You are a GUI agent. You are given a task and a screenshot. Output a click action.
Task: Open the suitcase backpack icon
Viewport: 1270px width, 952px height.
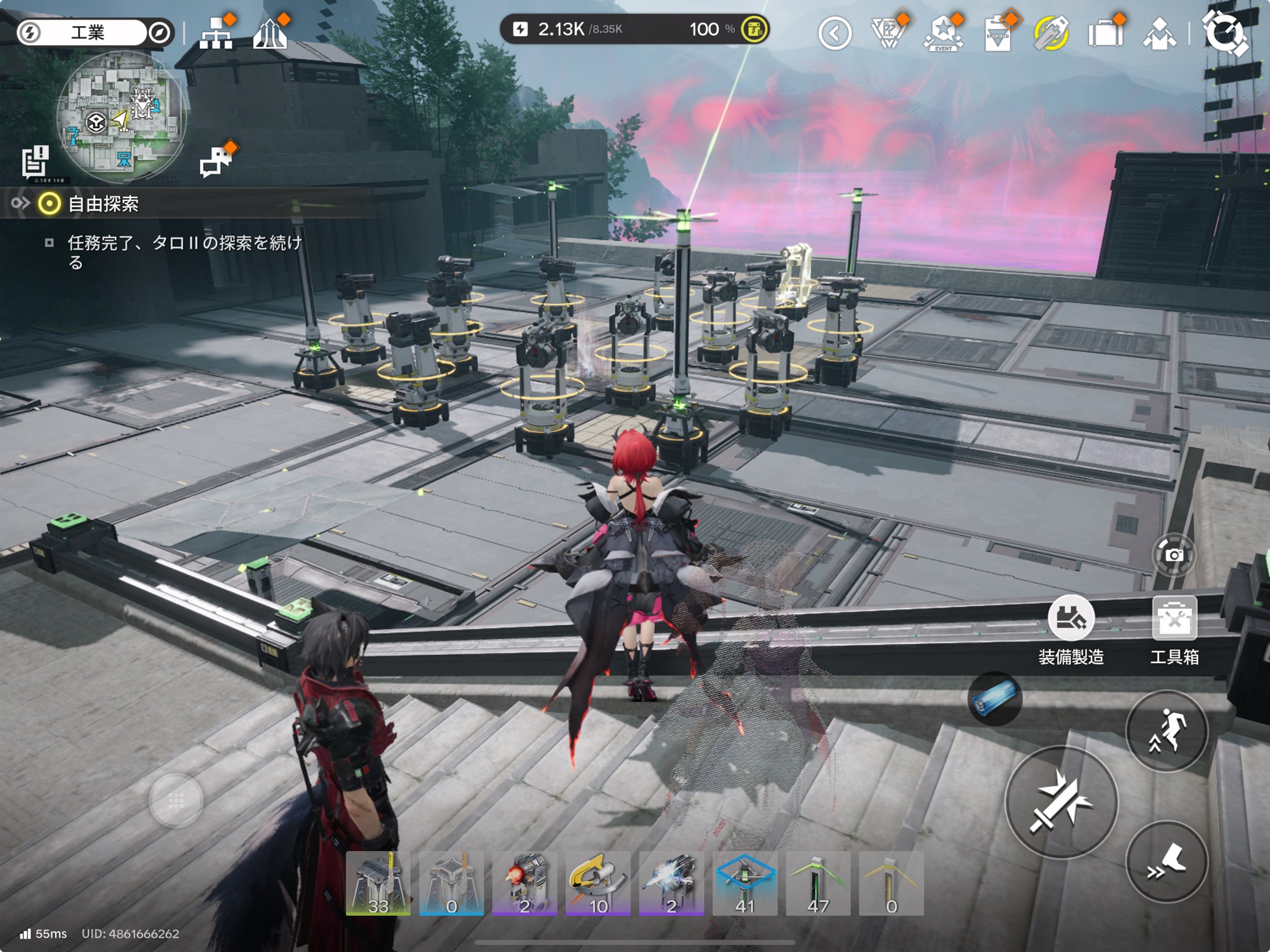tap(1106, 33)
